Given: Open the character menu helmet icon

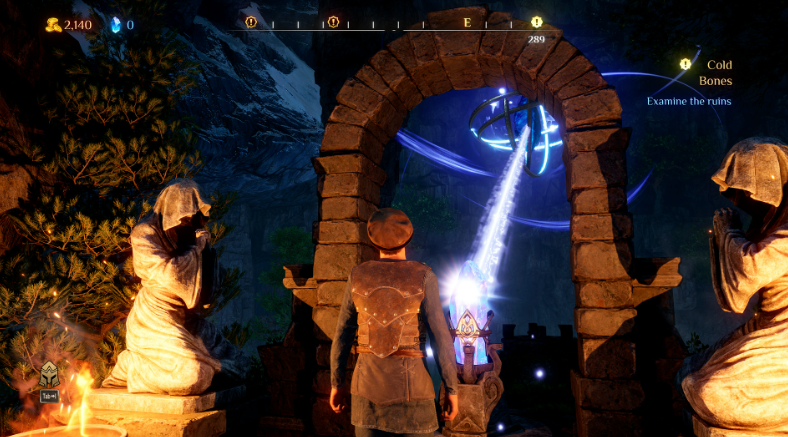Looking at the screenshot, I should click(x=47, y=374).
